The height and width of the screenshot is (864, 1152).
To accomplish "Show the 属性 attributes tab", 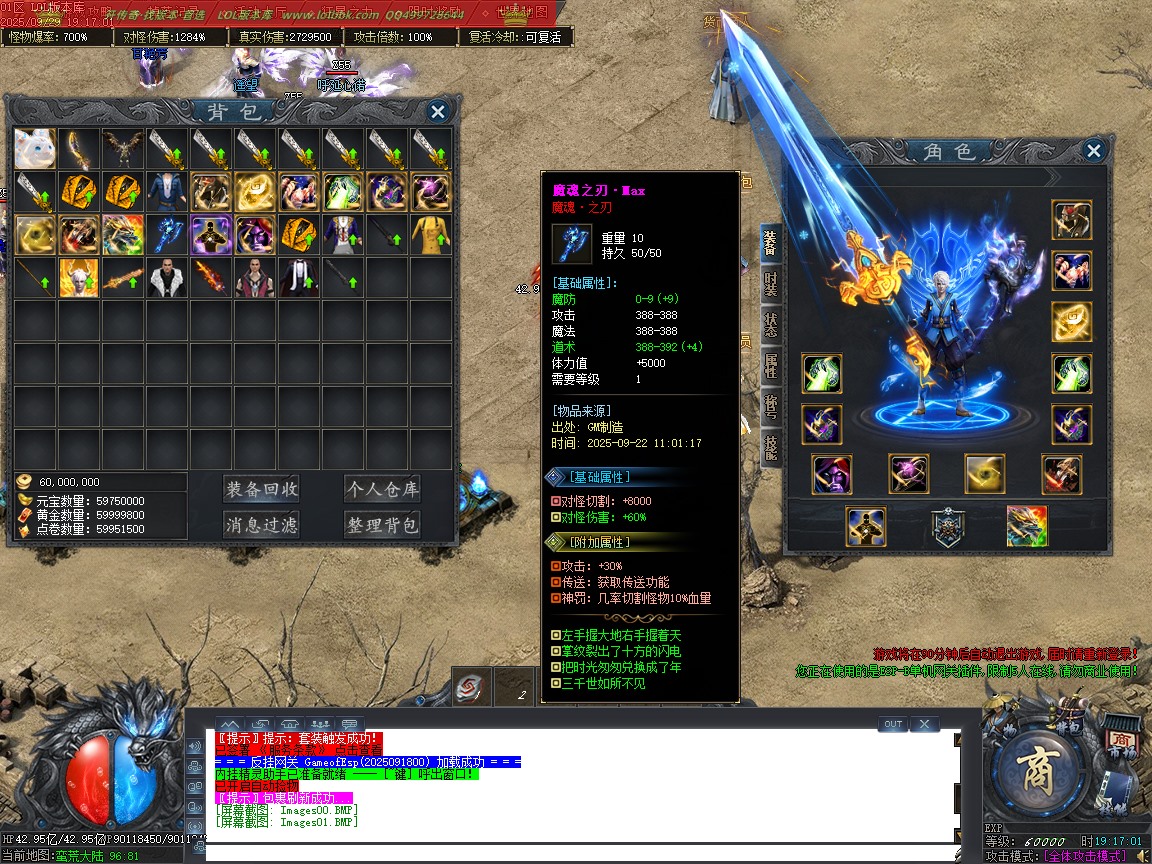I will pos(771,366).
